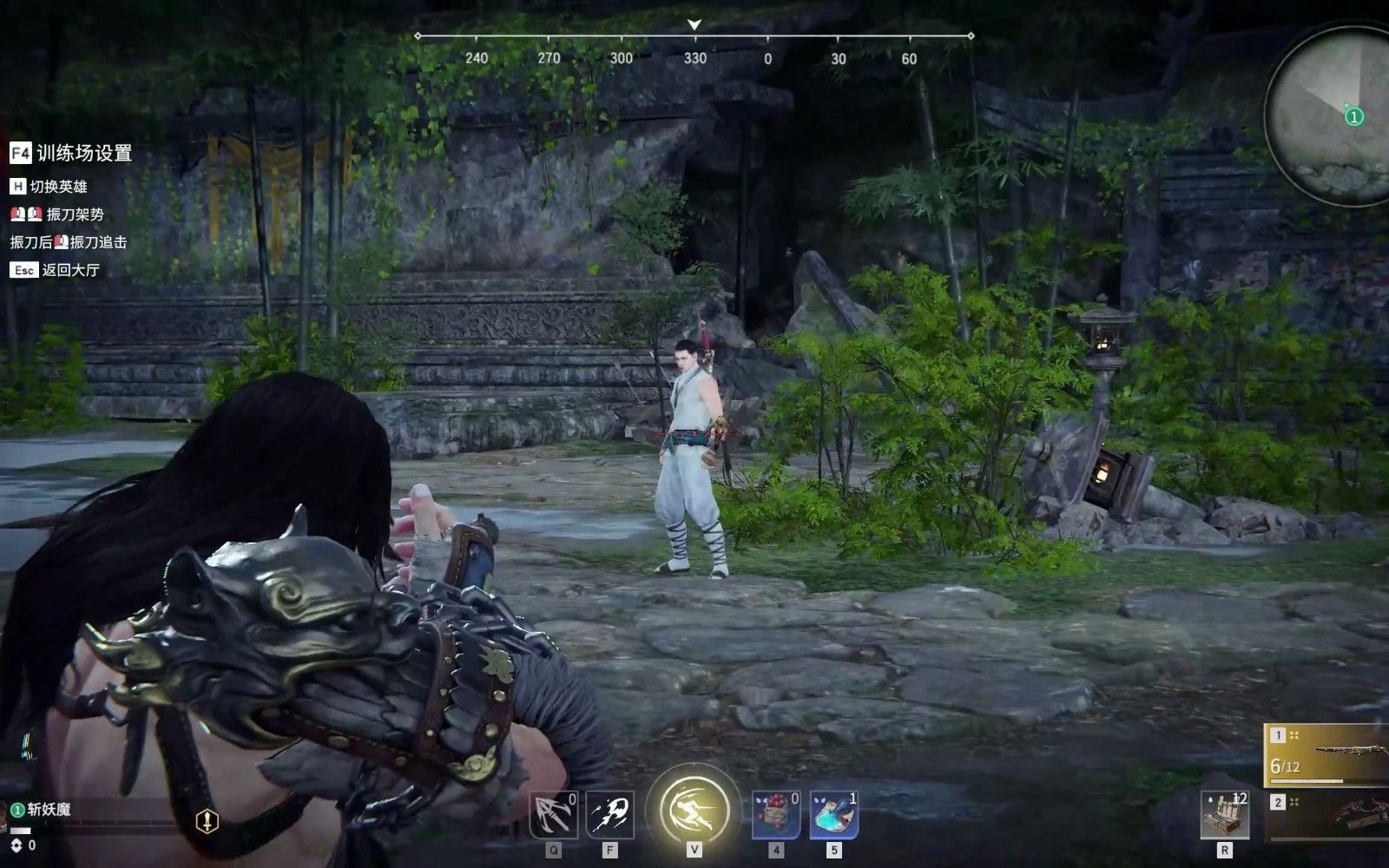Use the blue armor powder item

click(833, 814)
